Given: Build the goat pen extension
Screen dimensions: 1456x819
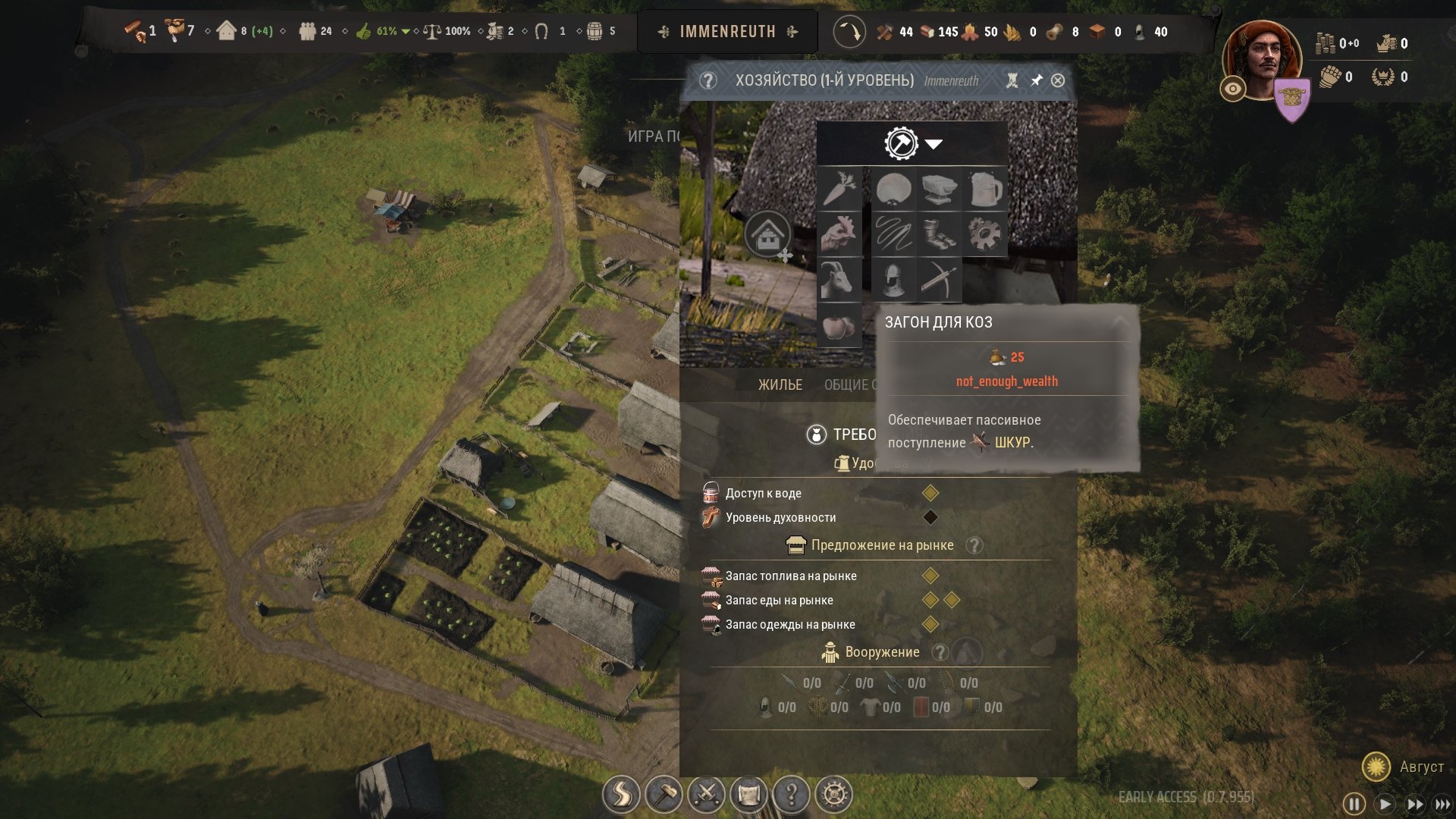Looking at the screenshot, I should coord(839,280).
